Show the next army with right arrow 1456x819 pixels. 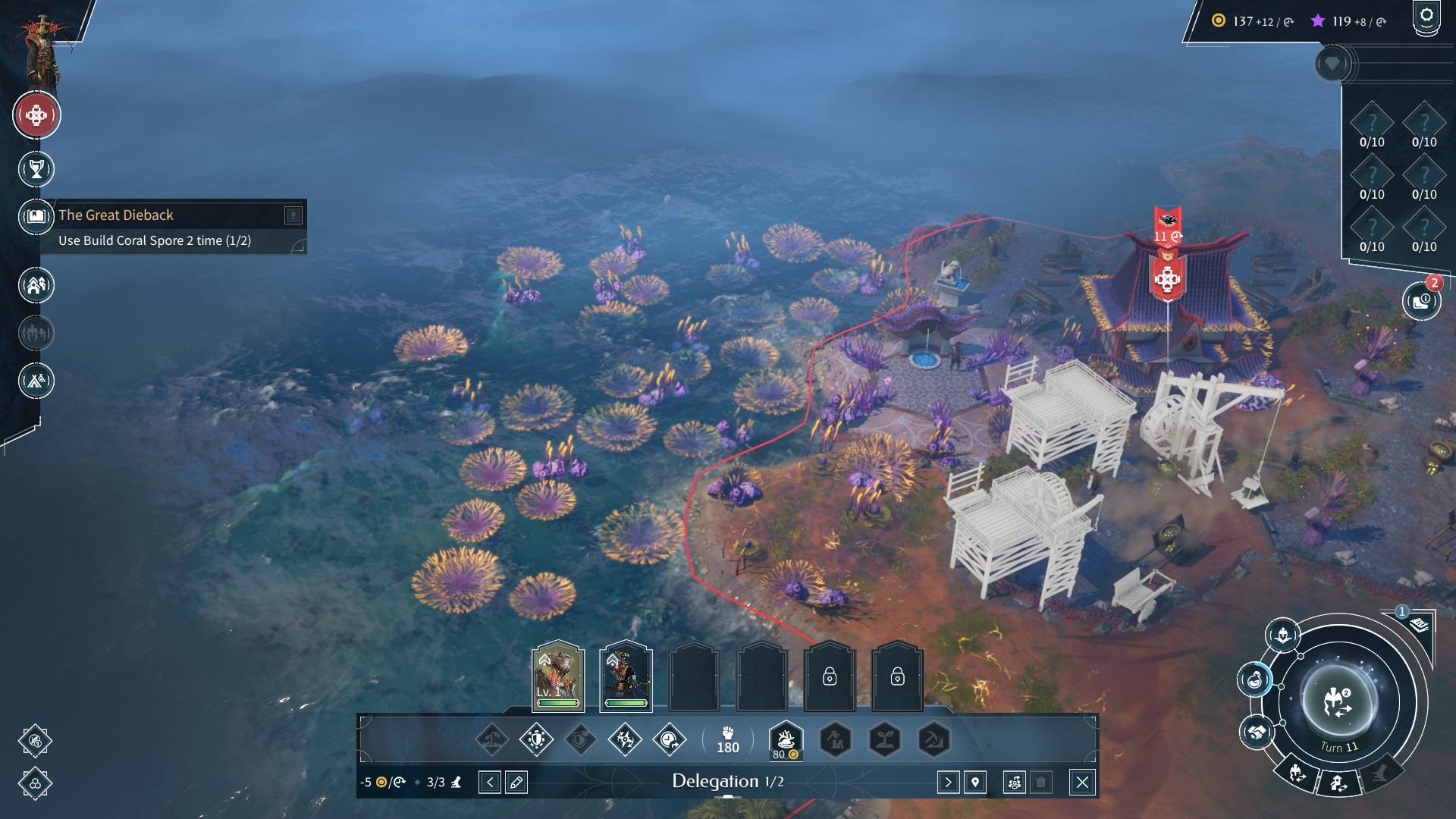point(948,782)
